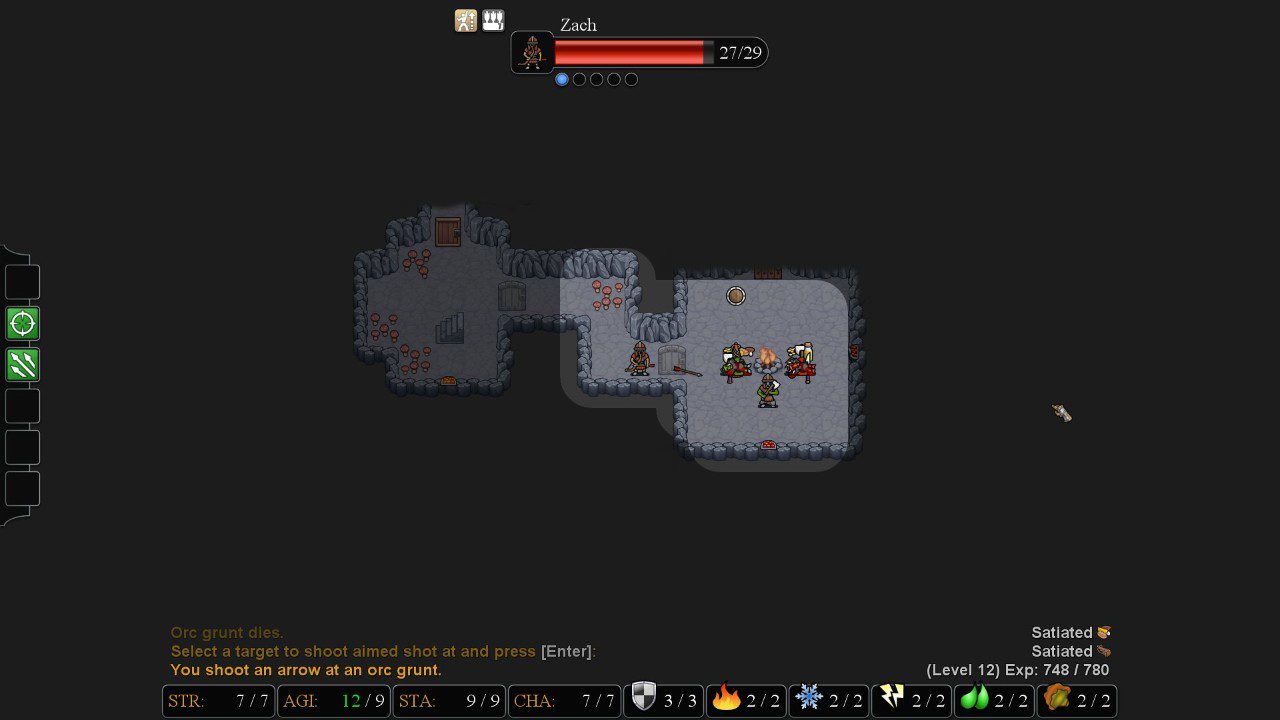This screenshot has width=1280, height=720.
Task: Click the shield protection icon showing 3/3
Action: [x=663, y=700]
